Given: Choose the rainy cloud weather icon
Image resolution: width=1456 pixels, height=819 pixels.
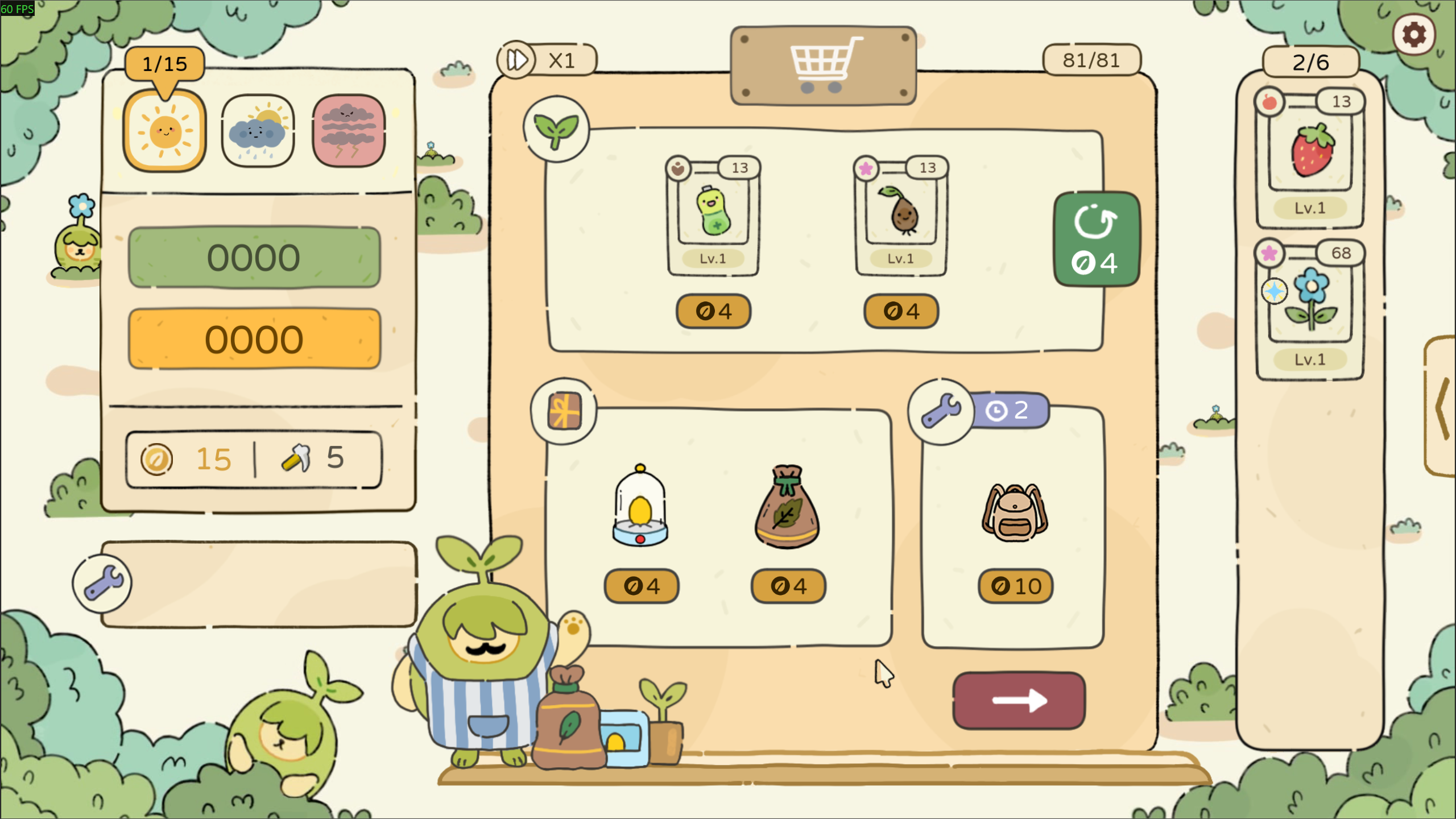Looking at the screenshot, I should point(258,131).
